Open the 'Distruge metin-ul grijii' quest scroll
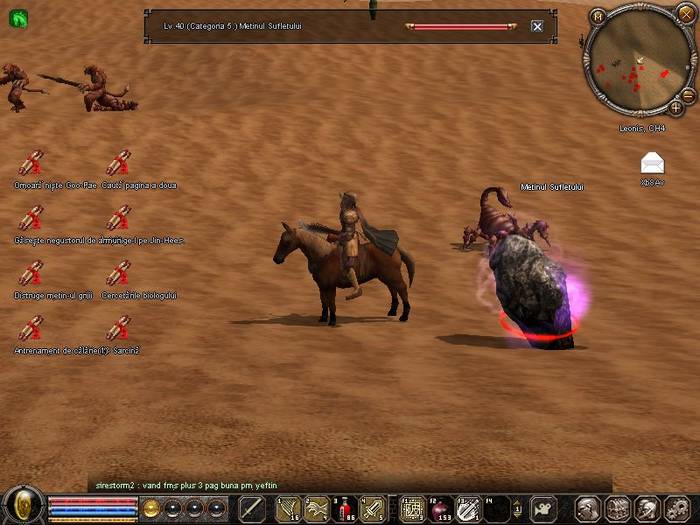 pos(31,273)
